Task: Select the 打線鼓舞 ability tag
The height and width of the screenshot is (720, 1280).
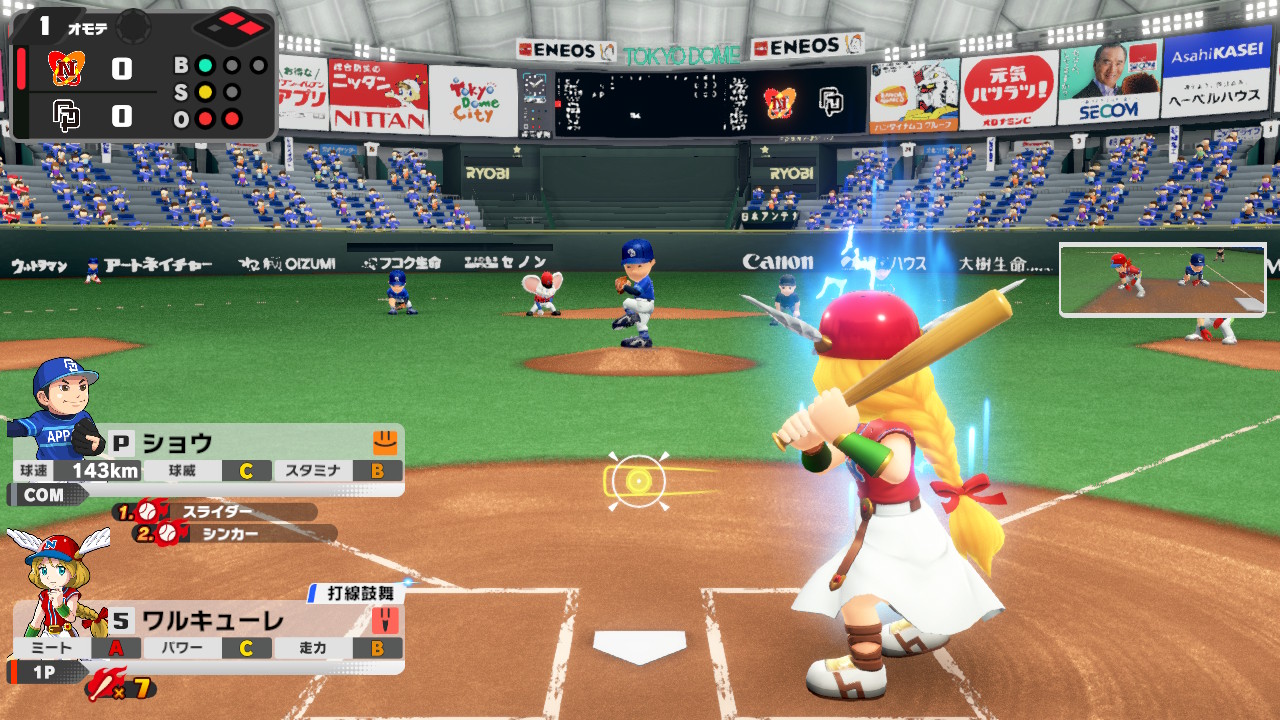Action: click(357, 593)
